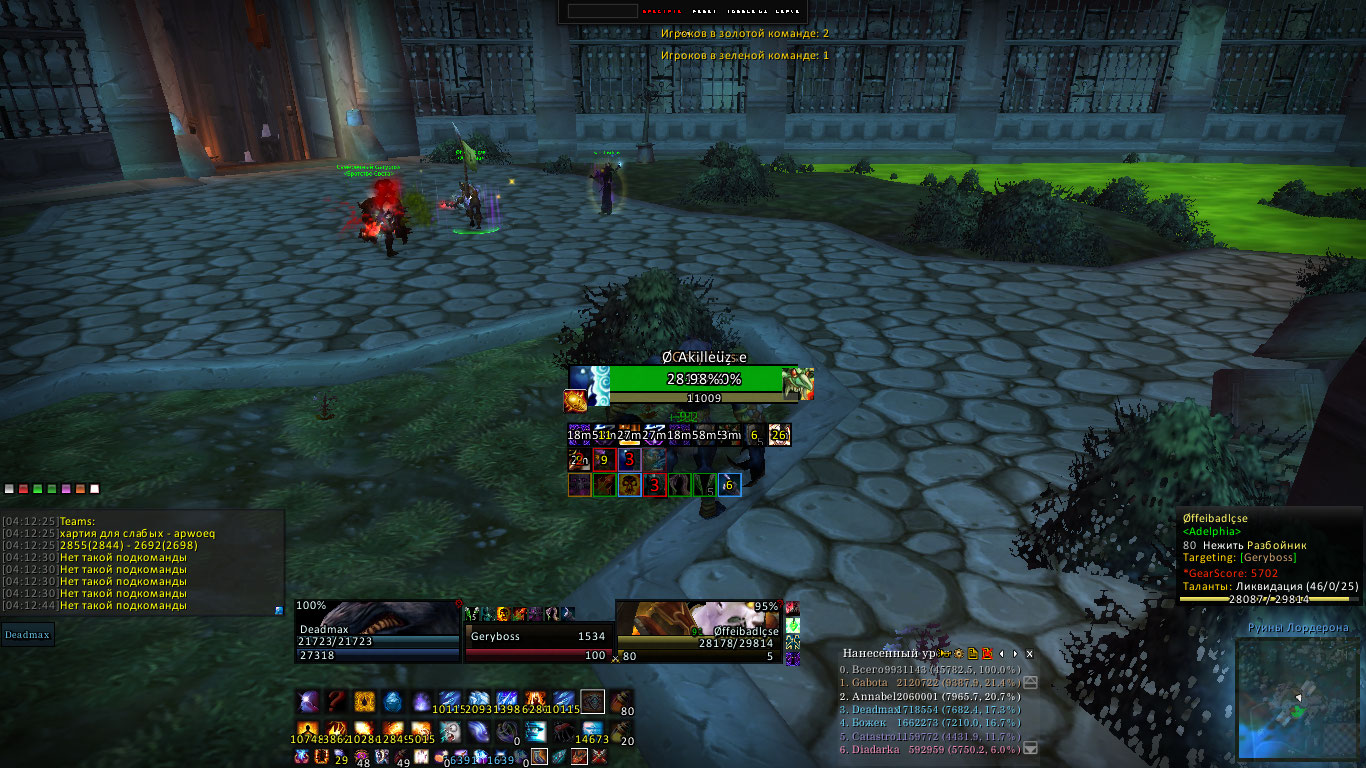This screenshot has width=1366, height=768.
Task: Activate the crossed red swords ability icon
Action: pos(599,757)
